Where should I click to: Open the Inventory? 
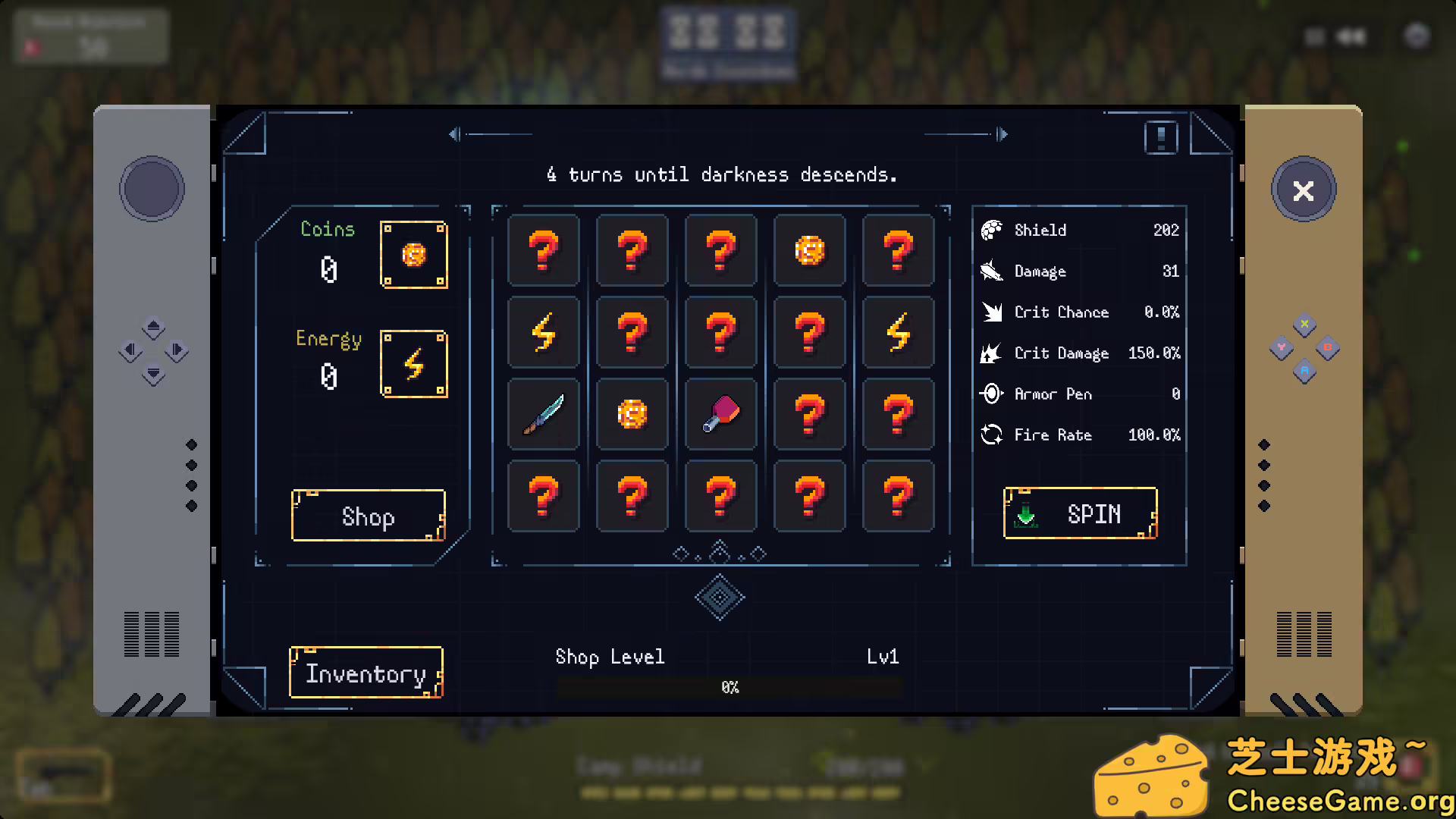click(x=366, y=673)
